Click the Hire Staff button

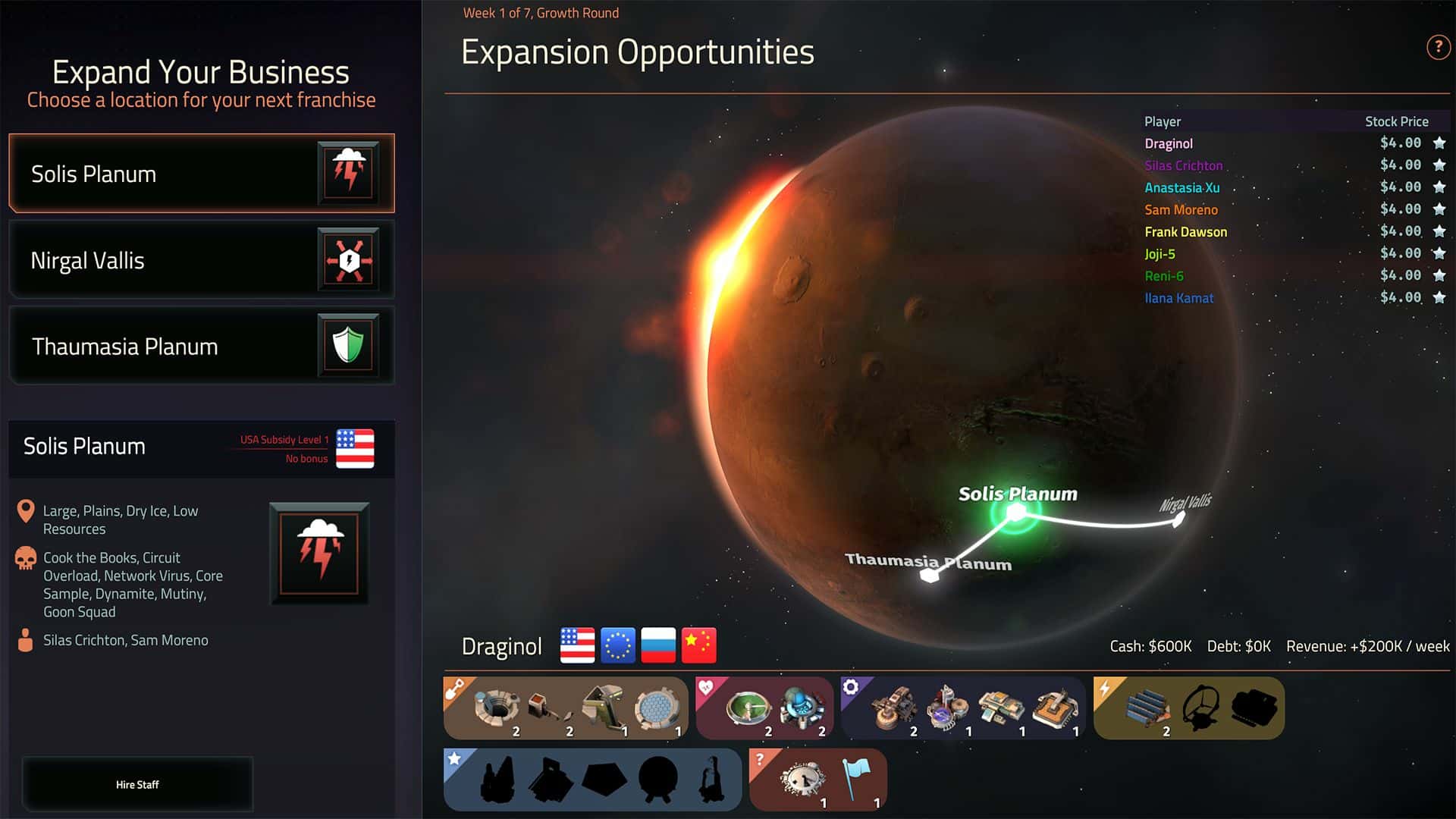(x=137, y=784)
